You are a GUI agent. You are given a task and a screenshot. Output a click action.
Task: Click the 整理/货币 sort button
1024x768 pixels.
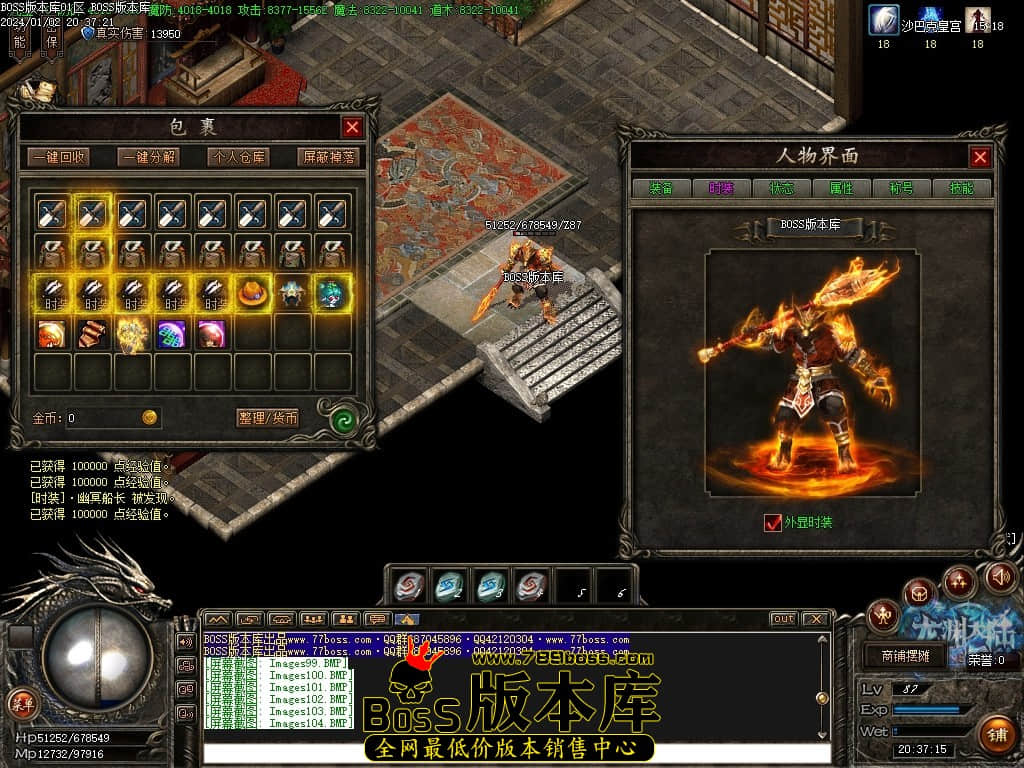268,418
